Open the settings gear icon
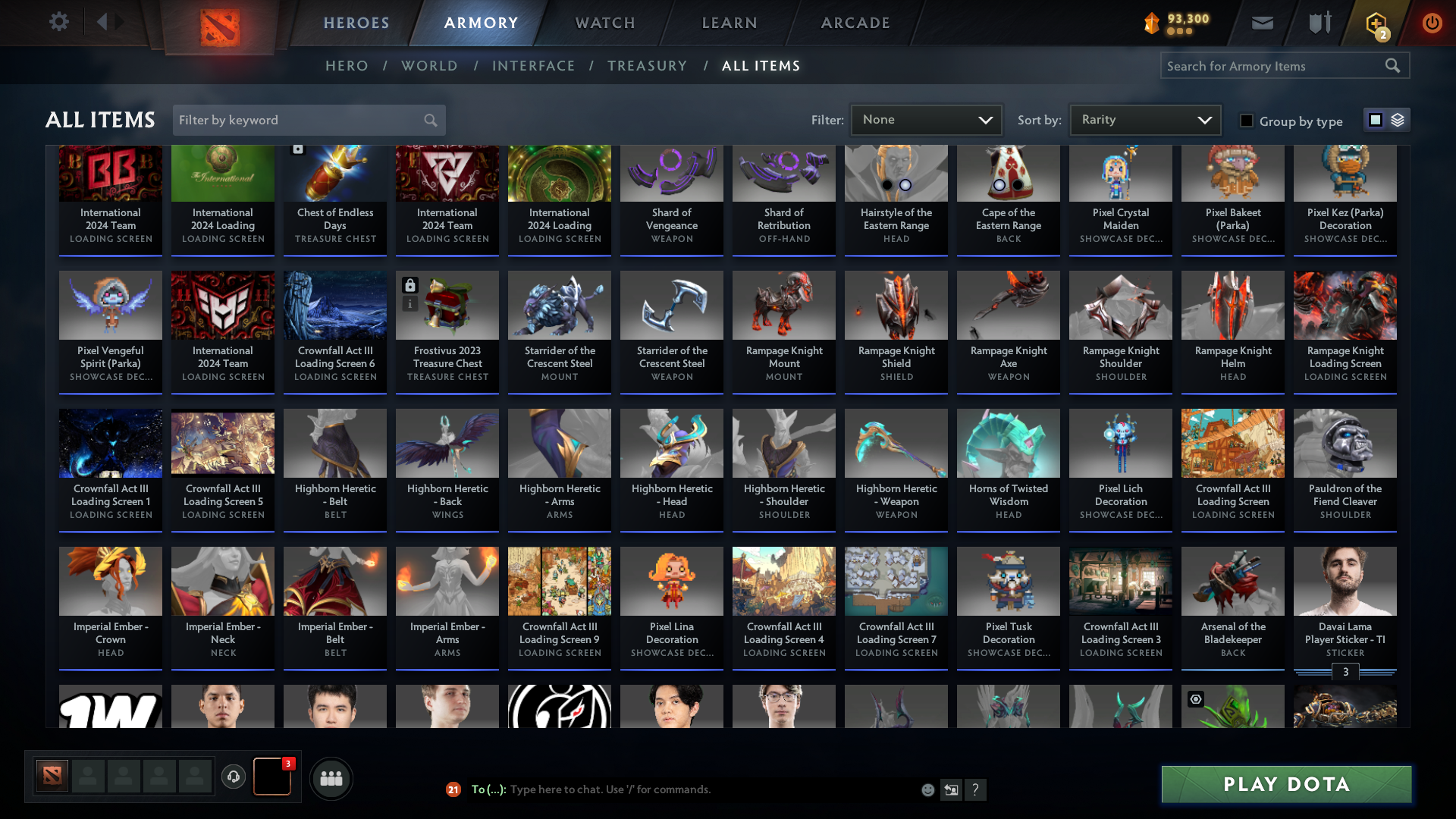The image size is (1456, 819). tap(59, 22)
